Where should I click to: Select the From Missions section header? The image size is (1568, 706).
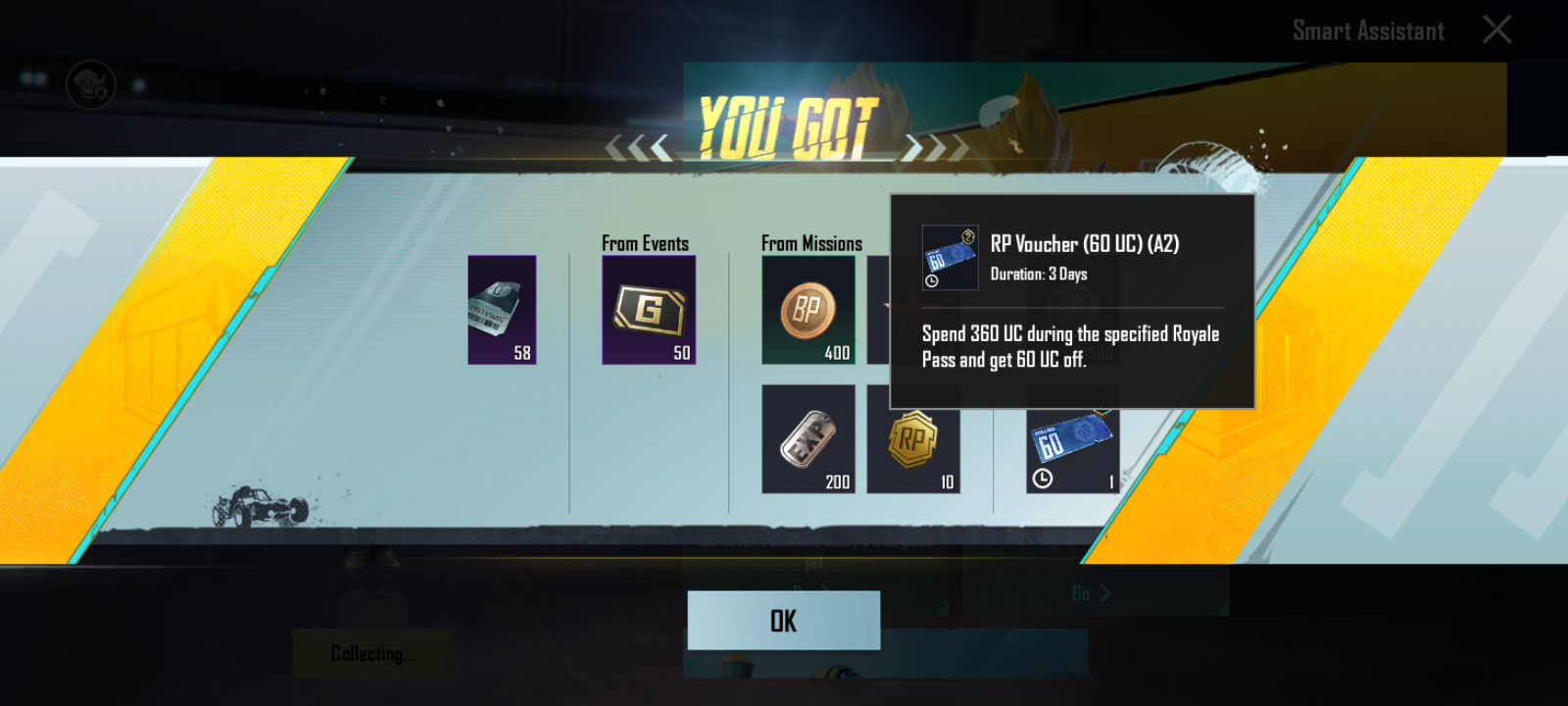click(x=812, y=242)
